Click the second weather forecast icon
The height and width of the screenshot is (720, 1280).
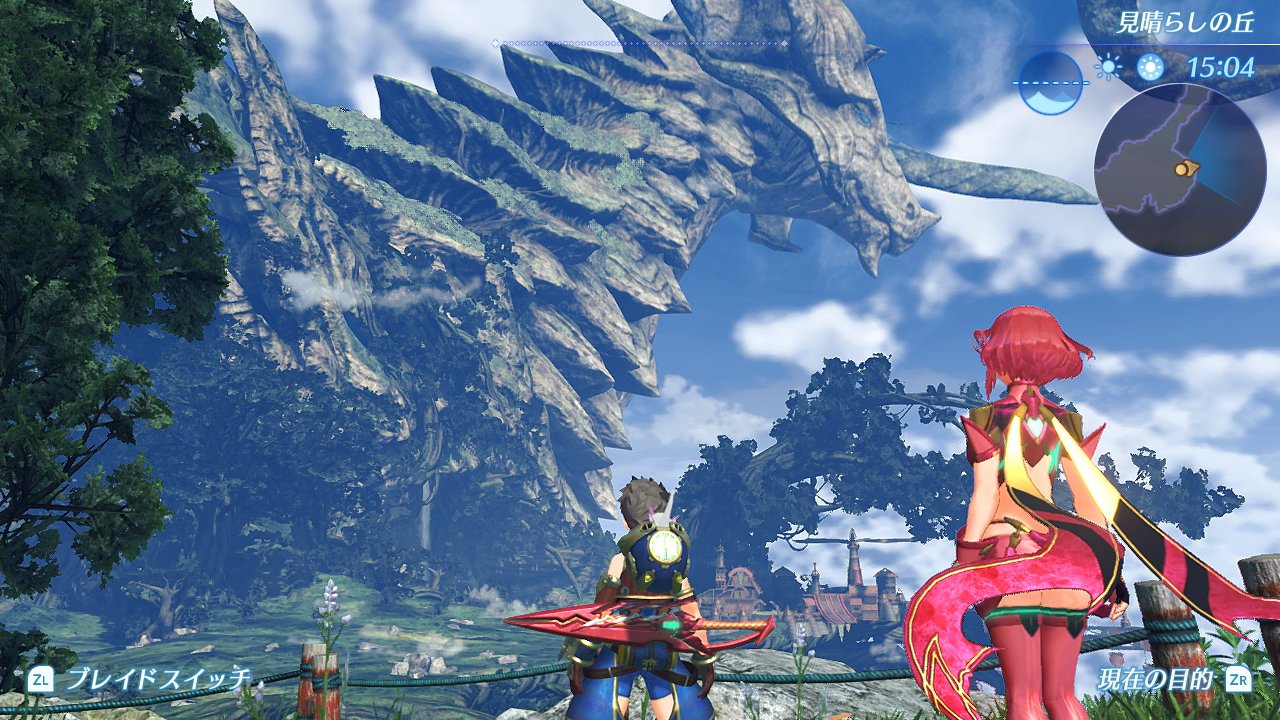(1150, 65)
